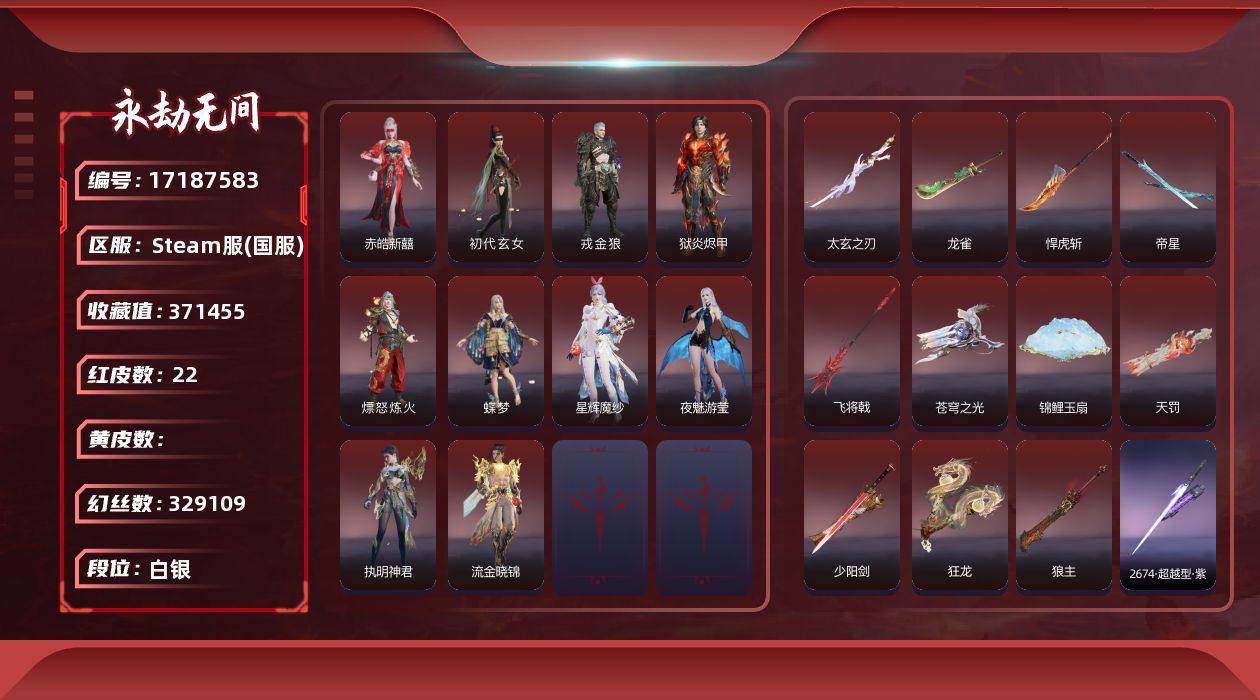Open the 戎金狼 skin card
This screenshot has height=700, width=1260.
point(600,187)
